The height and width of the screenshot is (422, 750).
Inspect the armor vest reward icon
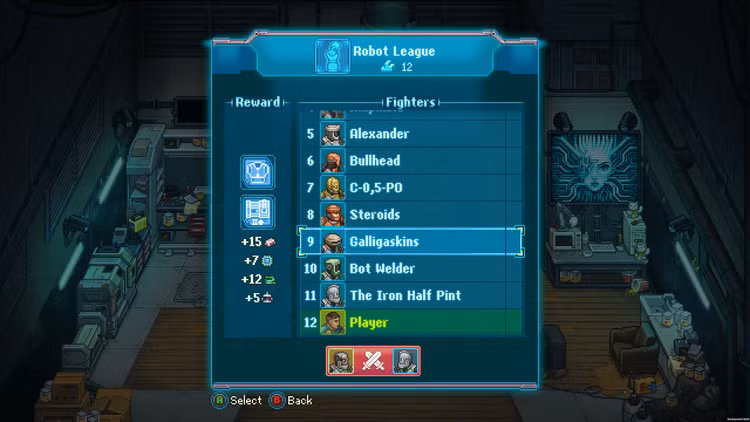(258, 172)
